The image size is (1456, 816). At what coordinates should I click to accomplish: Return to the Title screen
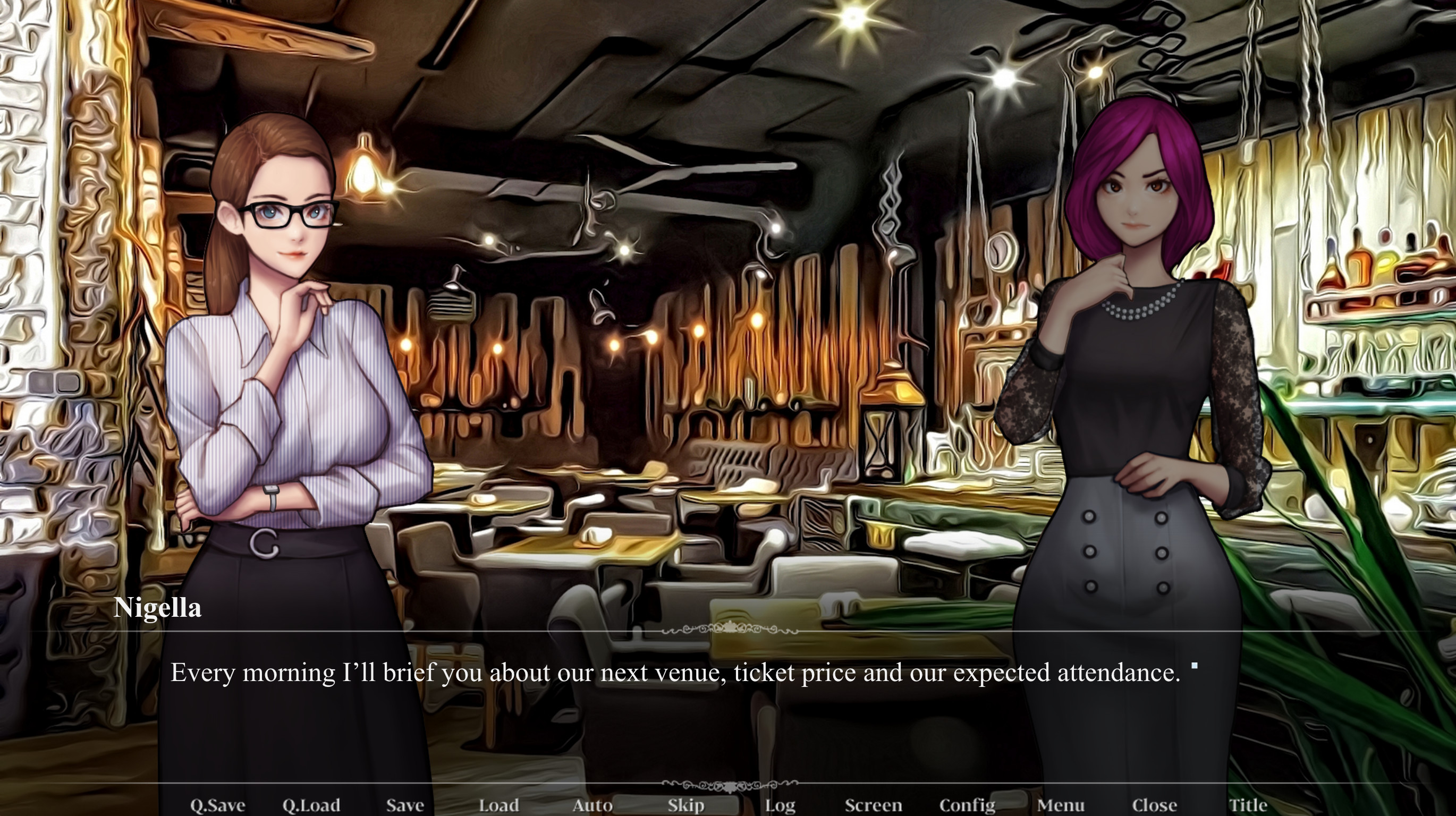[x=1249, y=805]
